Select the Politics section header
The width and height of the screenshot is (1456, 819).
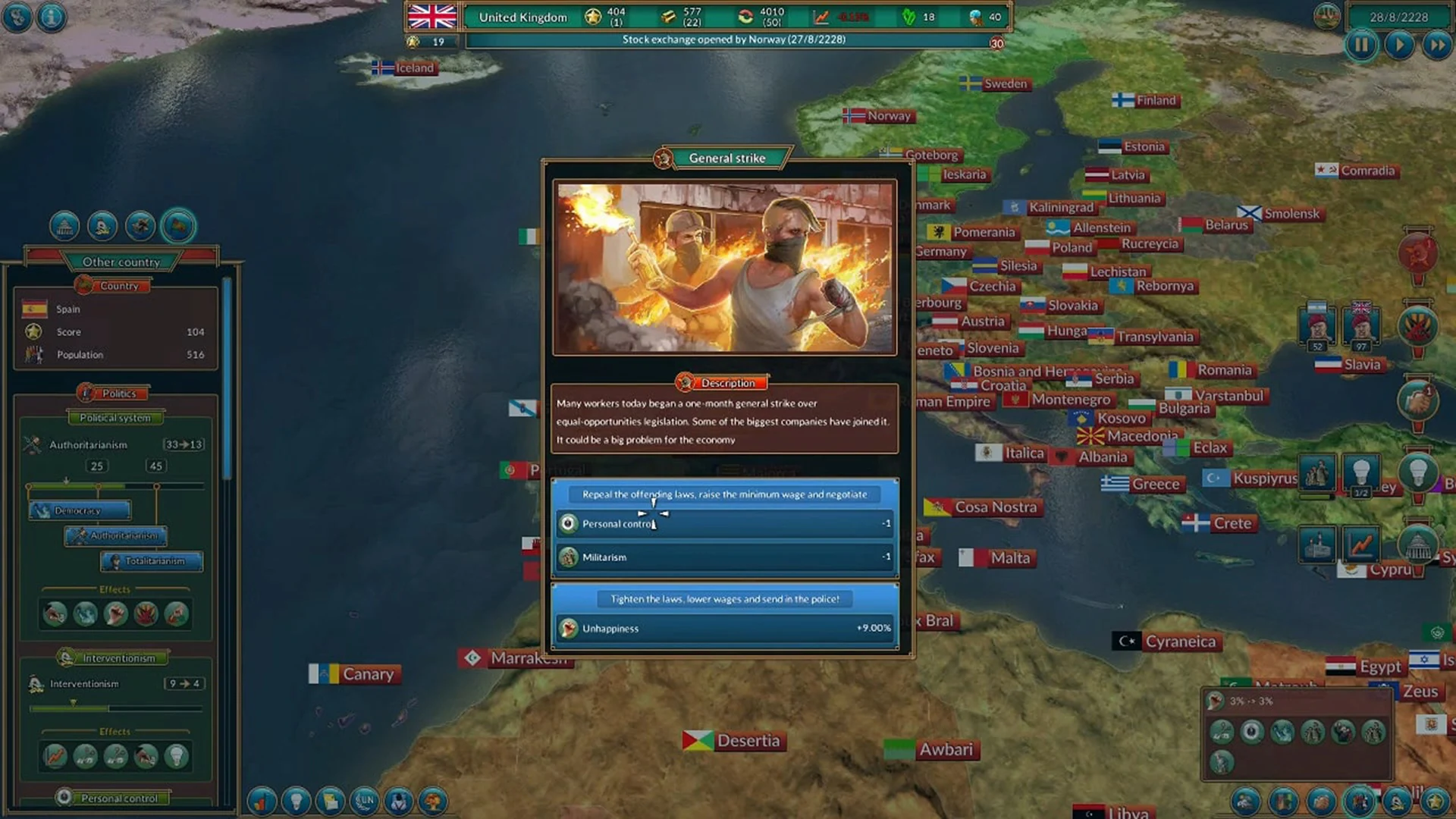[115, 393]
